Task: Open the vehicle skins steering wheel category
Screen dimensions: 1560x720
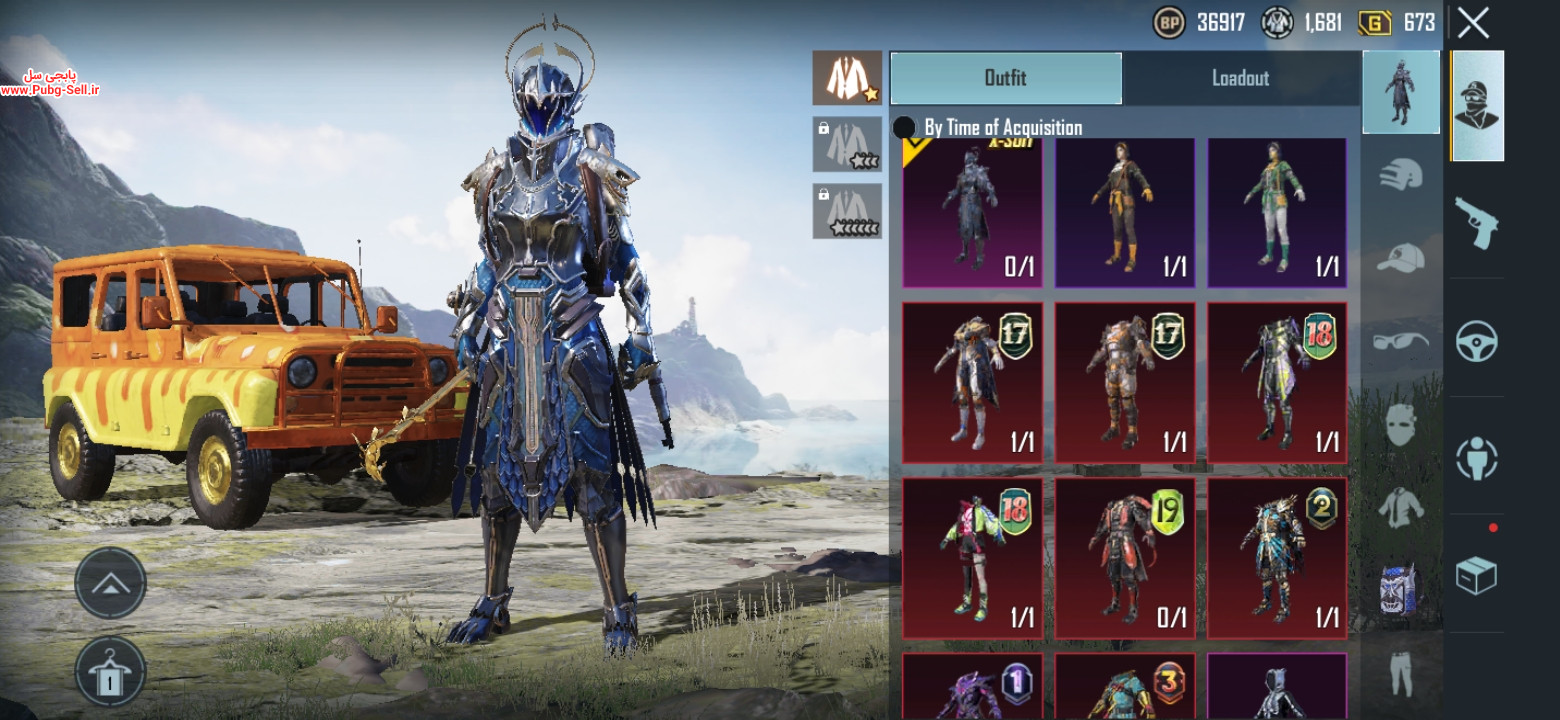Action: 1476,340
